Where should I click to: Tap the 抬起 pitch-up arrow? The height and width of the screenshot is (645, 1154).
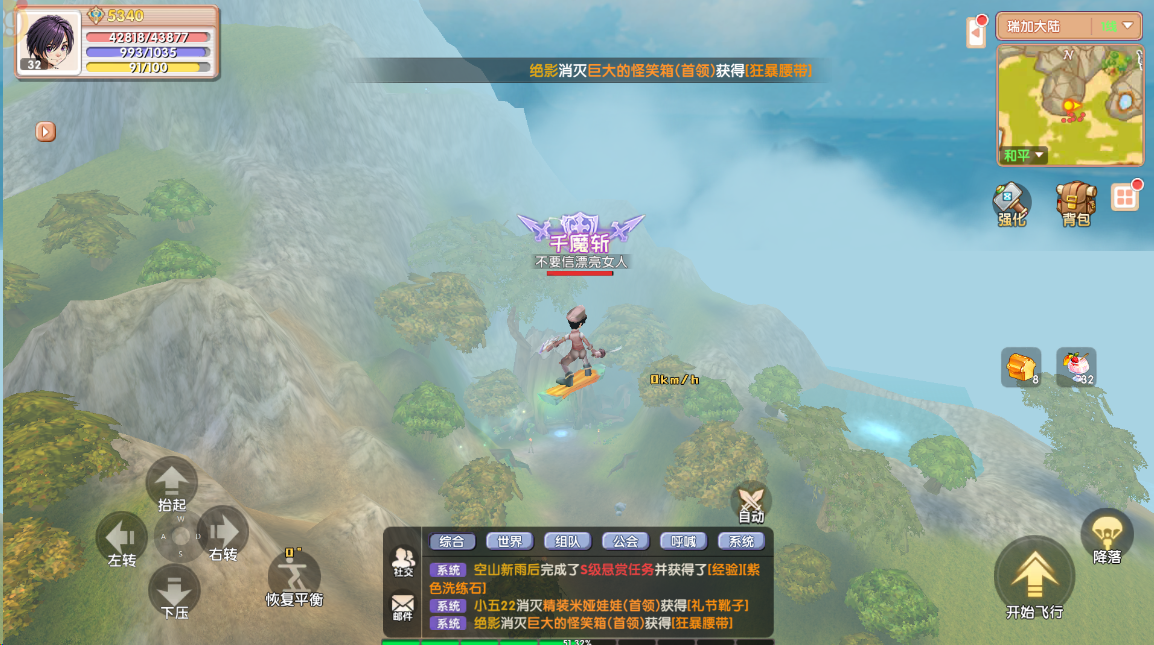[172, 482]
